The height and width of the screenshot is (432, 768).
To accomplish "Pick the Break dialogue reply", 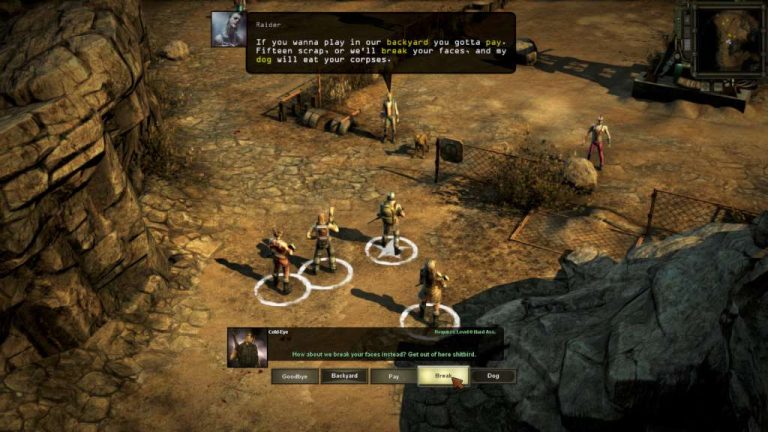I will click(x=443, y=377).
